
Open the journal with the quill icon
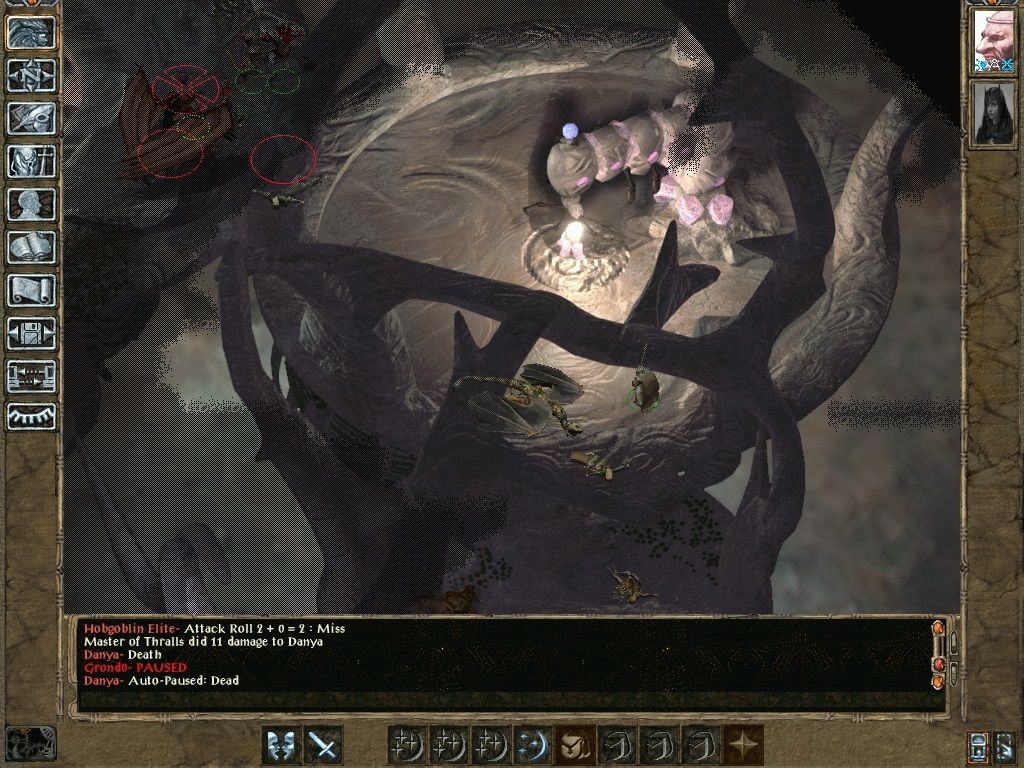[x=31, y=118]
